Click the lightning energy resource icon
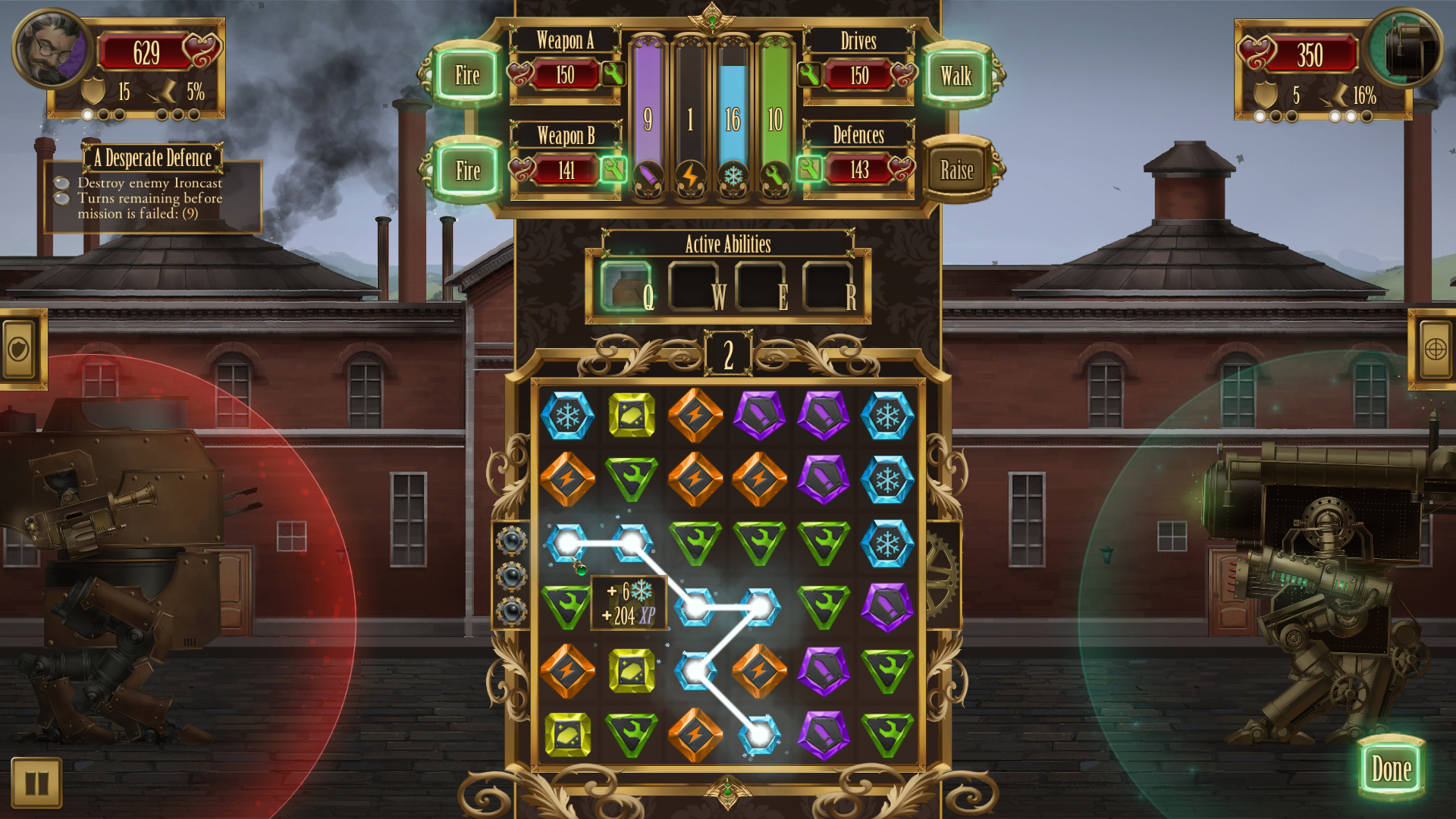Viewport: 1456px width, 819px height. [x=690, y=176]
